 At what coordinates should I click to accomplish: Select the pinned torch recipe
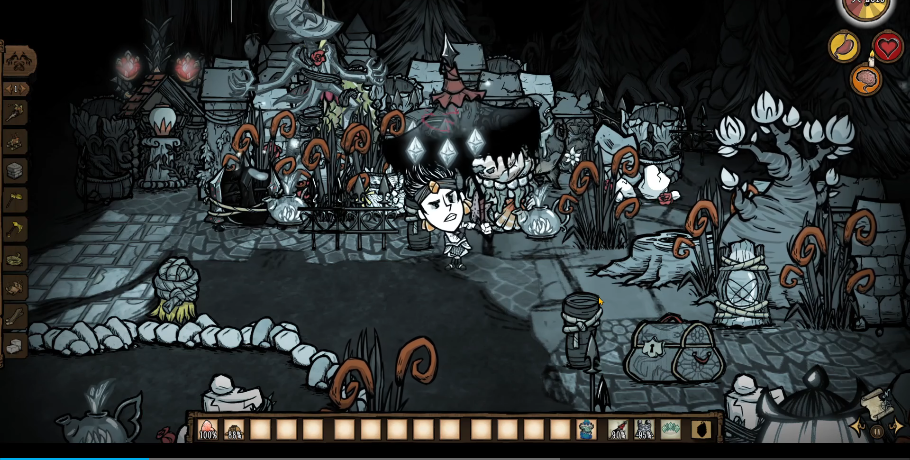pyautogui.click(x=15, y=112)
